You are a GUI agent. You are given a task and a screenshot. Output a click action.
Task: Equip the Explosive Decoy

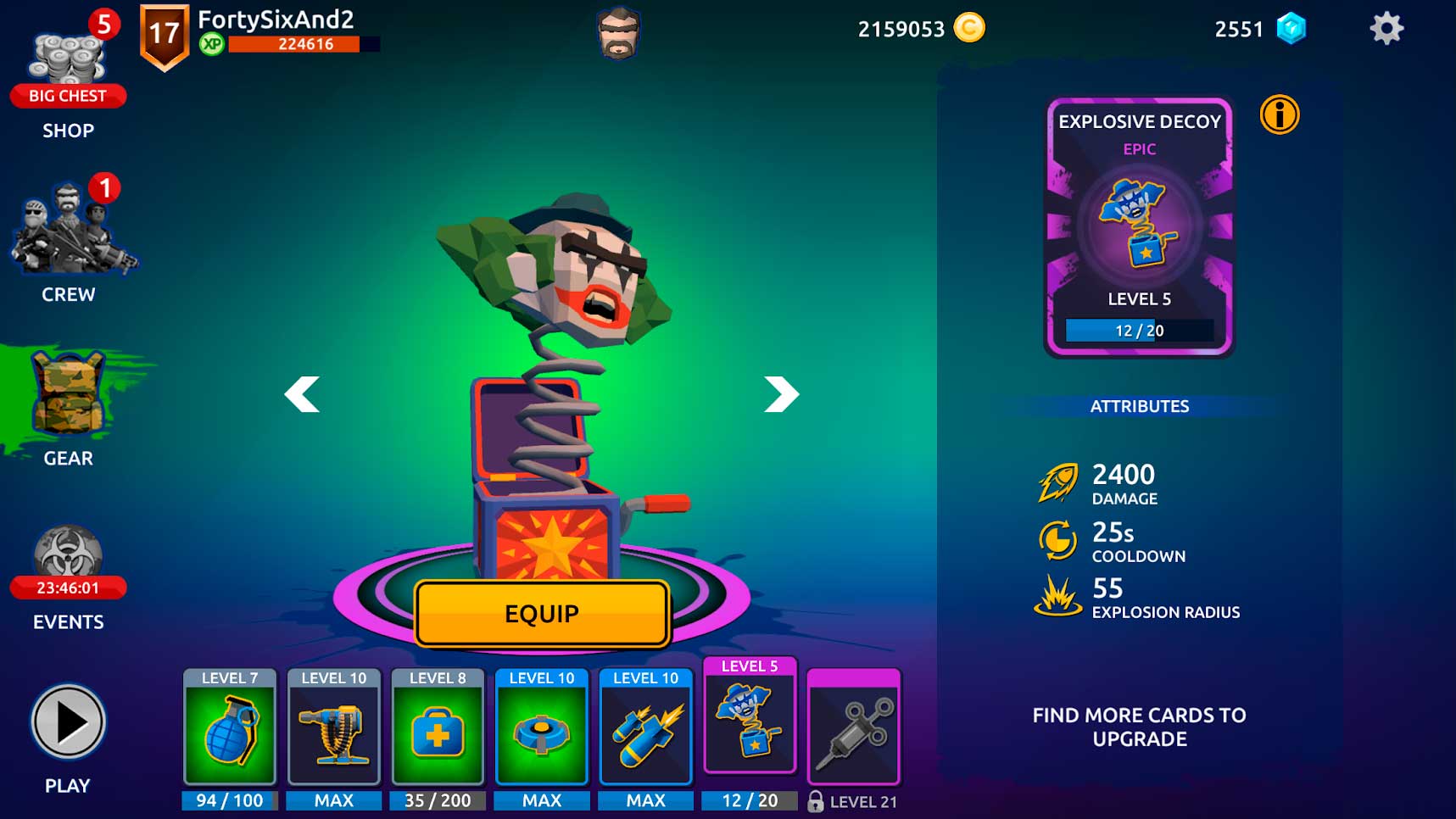click(542, 614)
